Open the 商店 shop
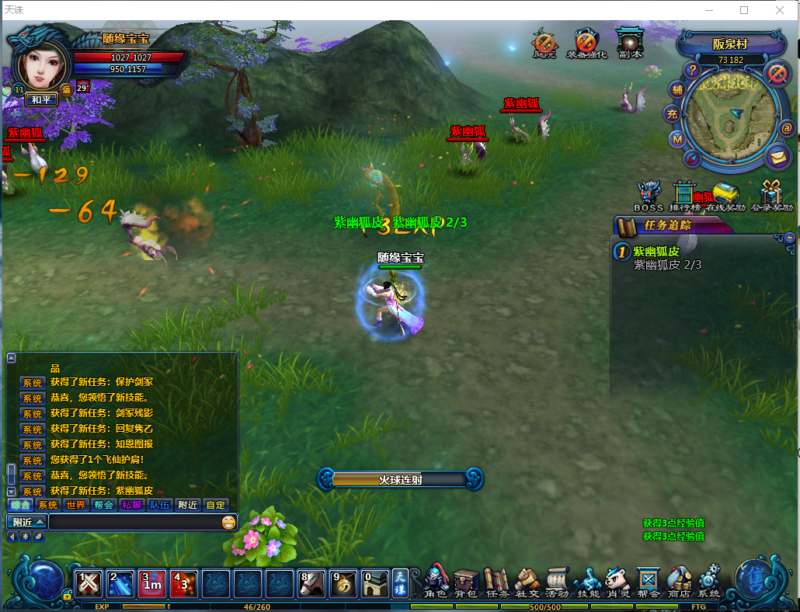 pyautogui.click(x=679, y=580)
